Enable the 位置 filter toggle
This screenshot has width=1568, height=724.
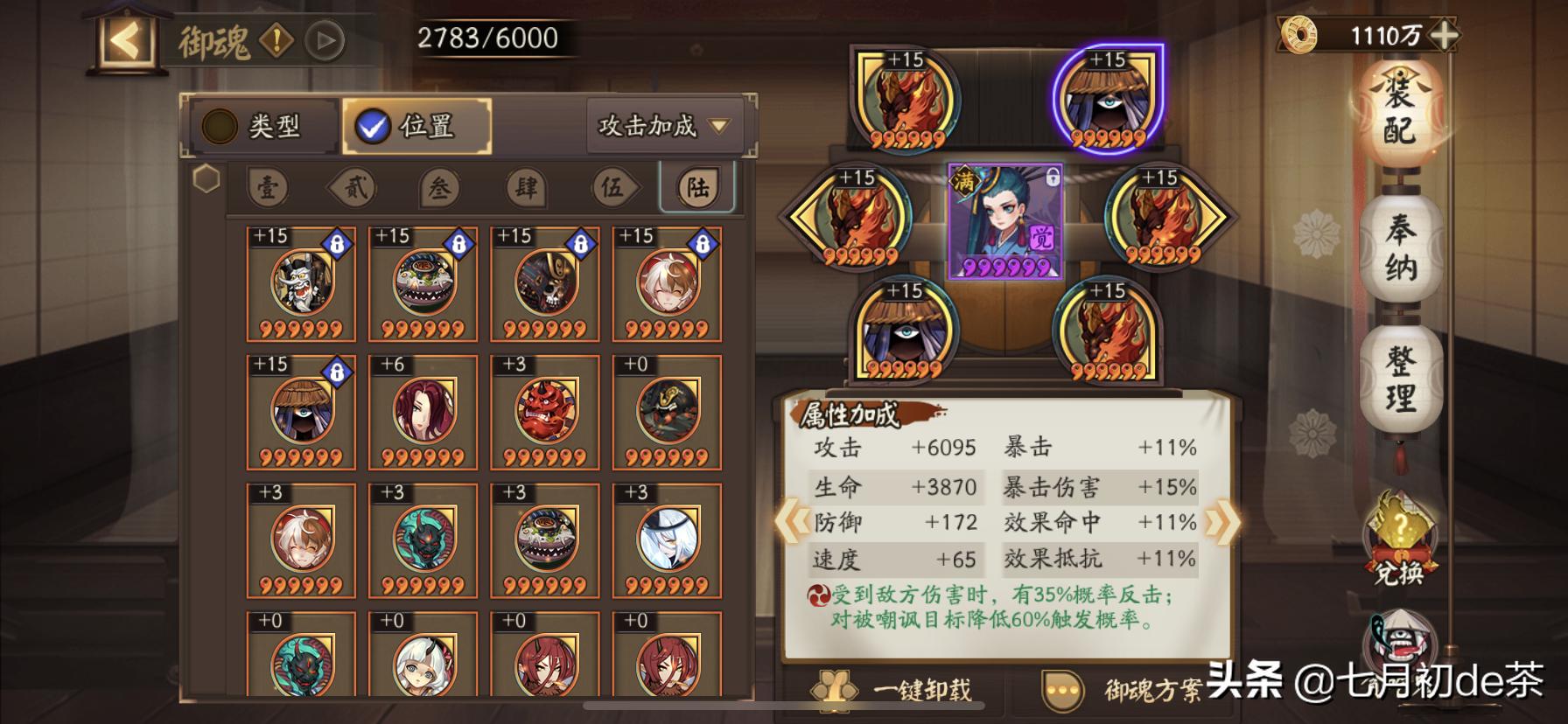click(416, 125)
